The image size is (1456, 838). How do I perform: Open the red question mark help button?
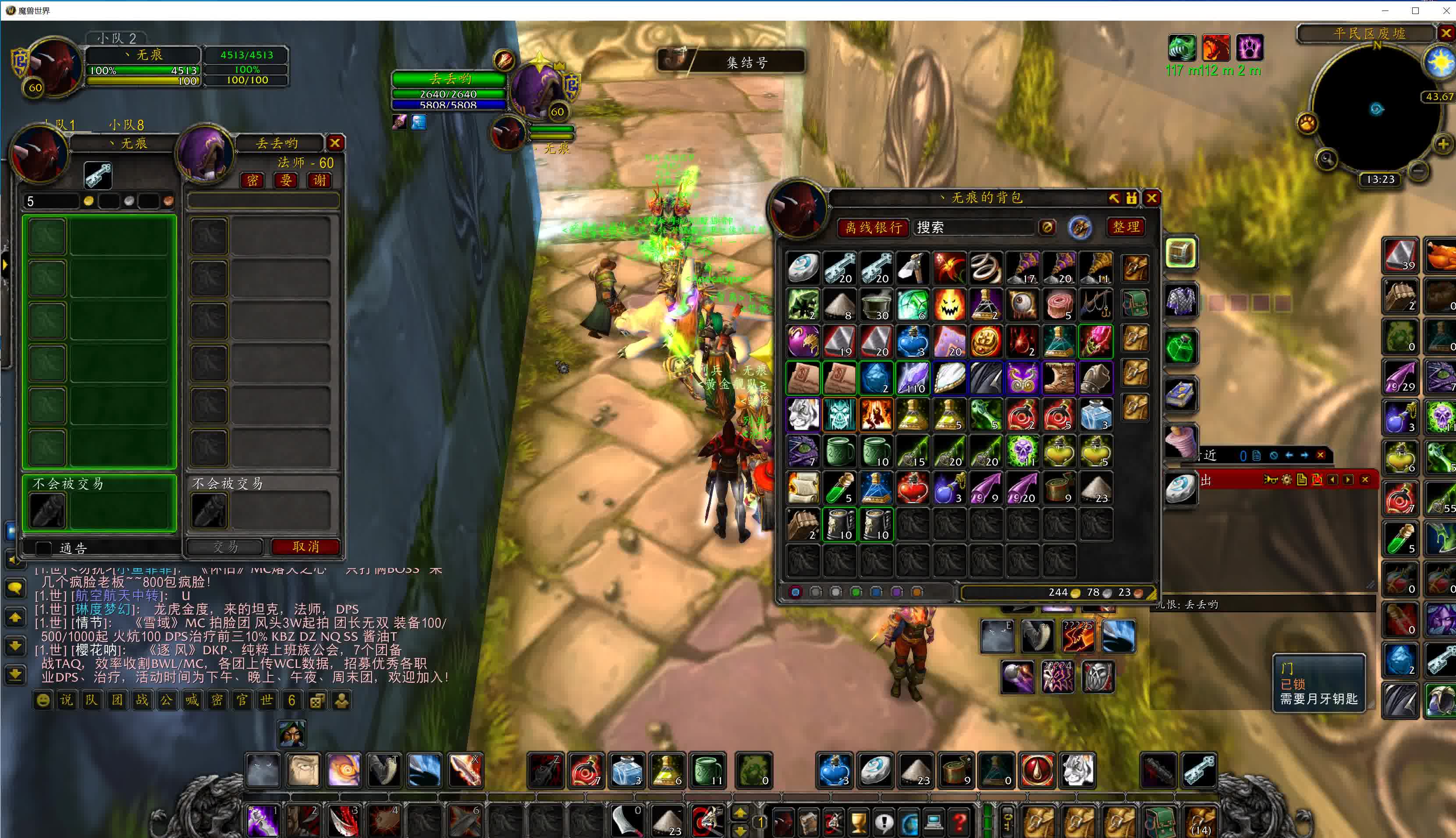(959, 821)
